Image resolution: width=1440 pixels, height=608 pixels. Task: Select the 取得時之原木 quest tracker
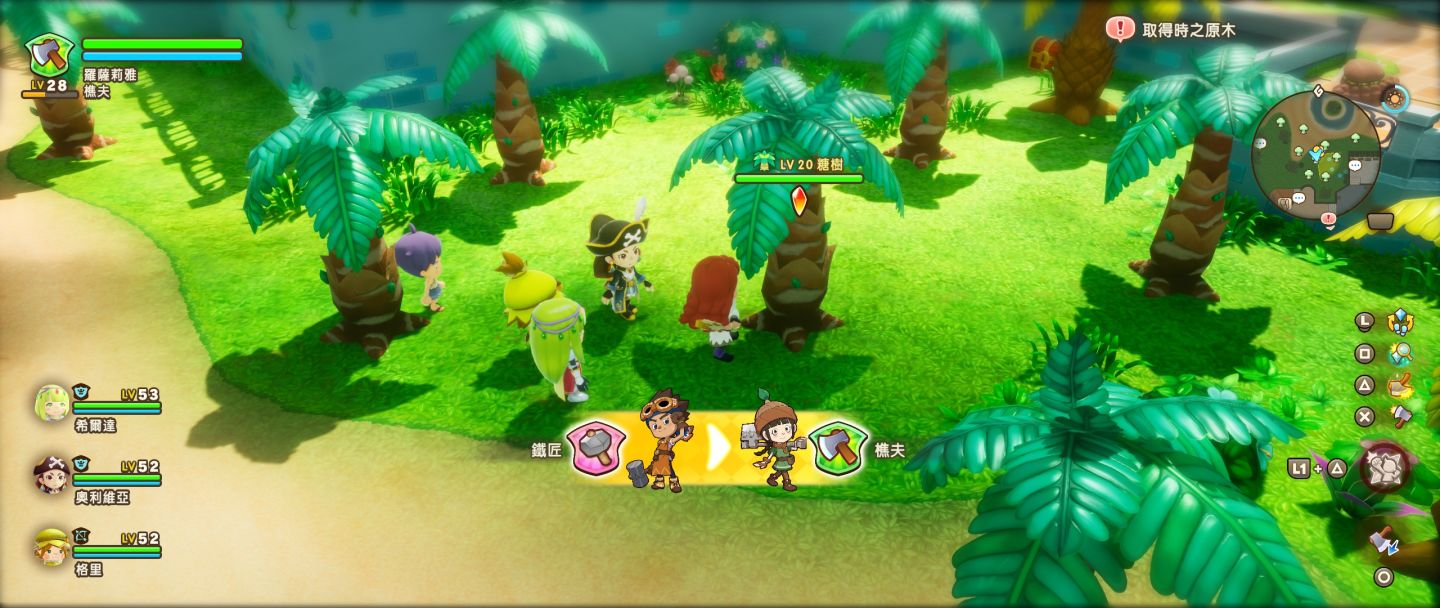[x=1175, y=30]
